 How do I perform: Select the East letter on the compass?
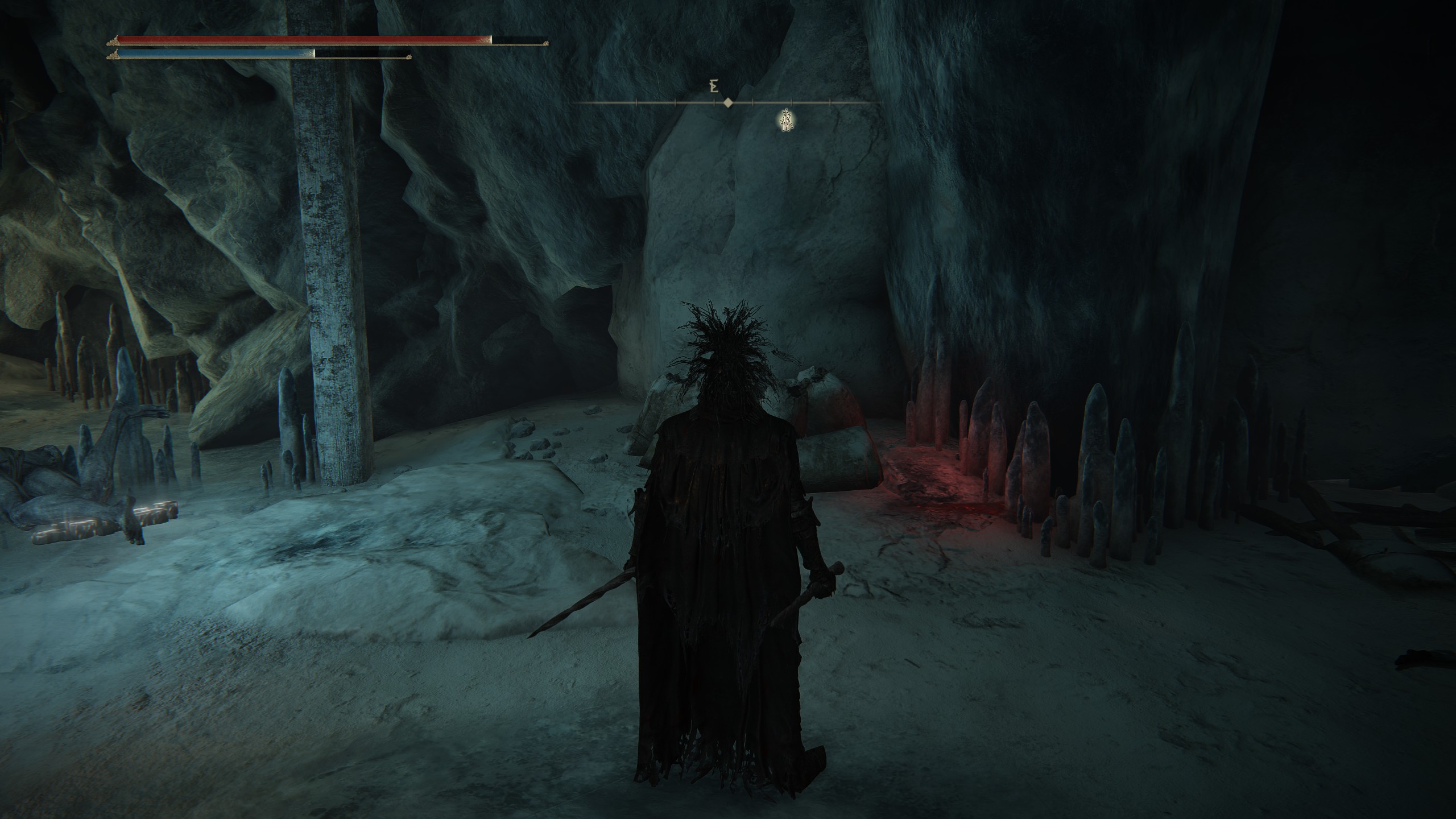click(712, 87)
